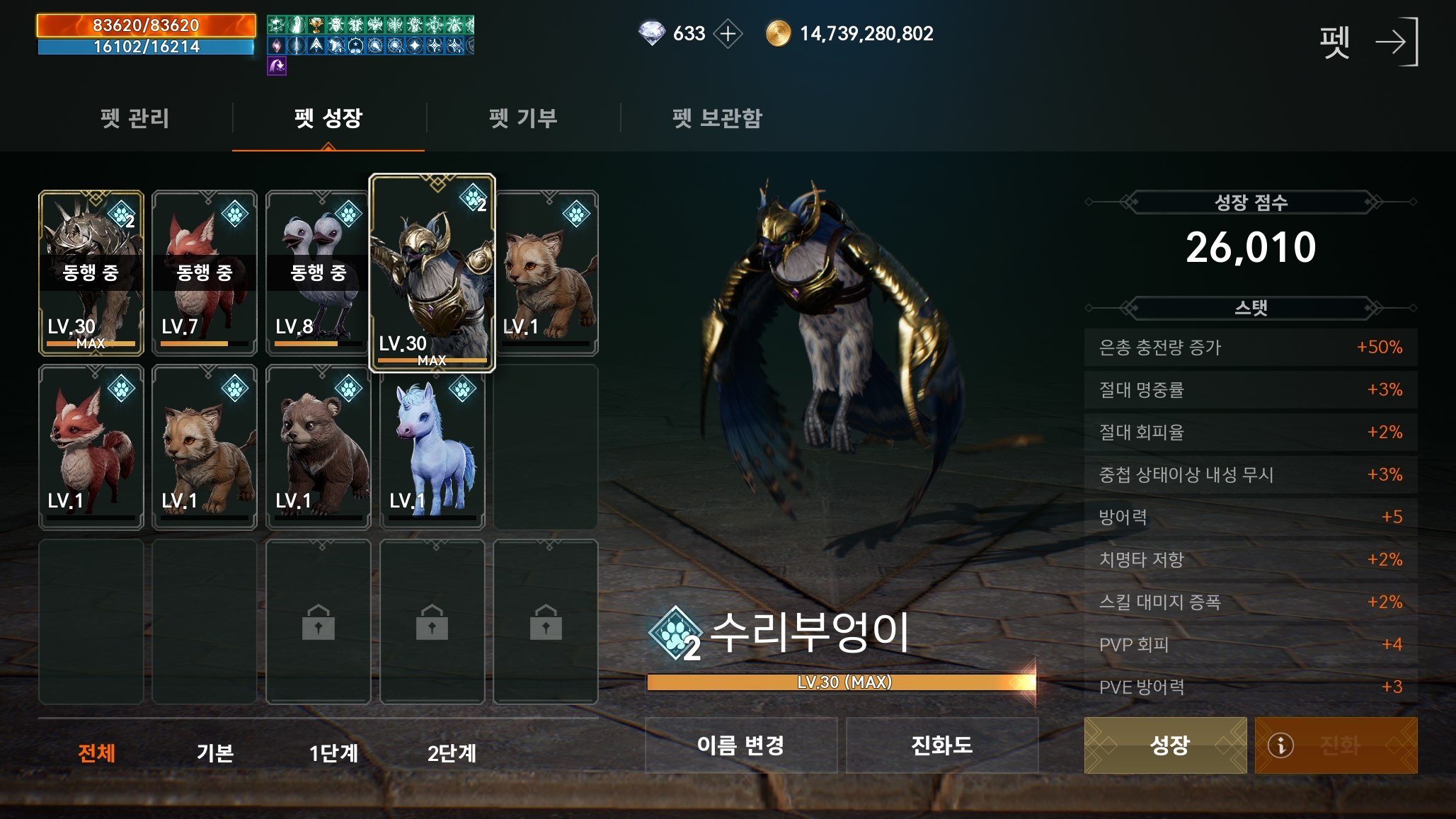Screen dimensions: 1456x819
Task: Switch to the 펫 보관함 tab
Action: (718, 119)
